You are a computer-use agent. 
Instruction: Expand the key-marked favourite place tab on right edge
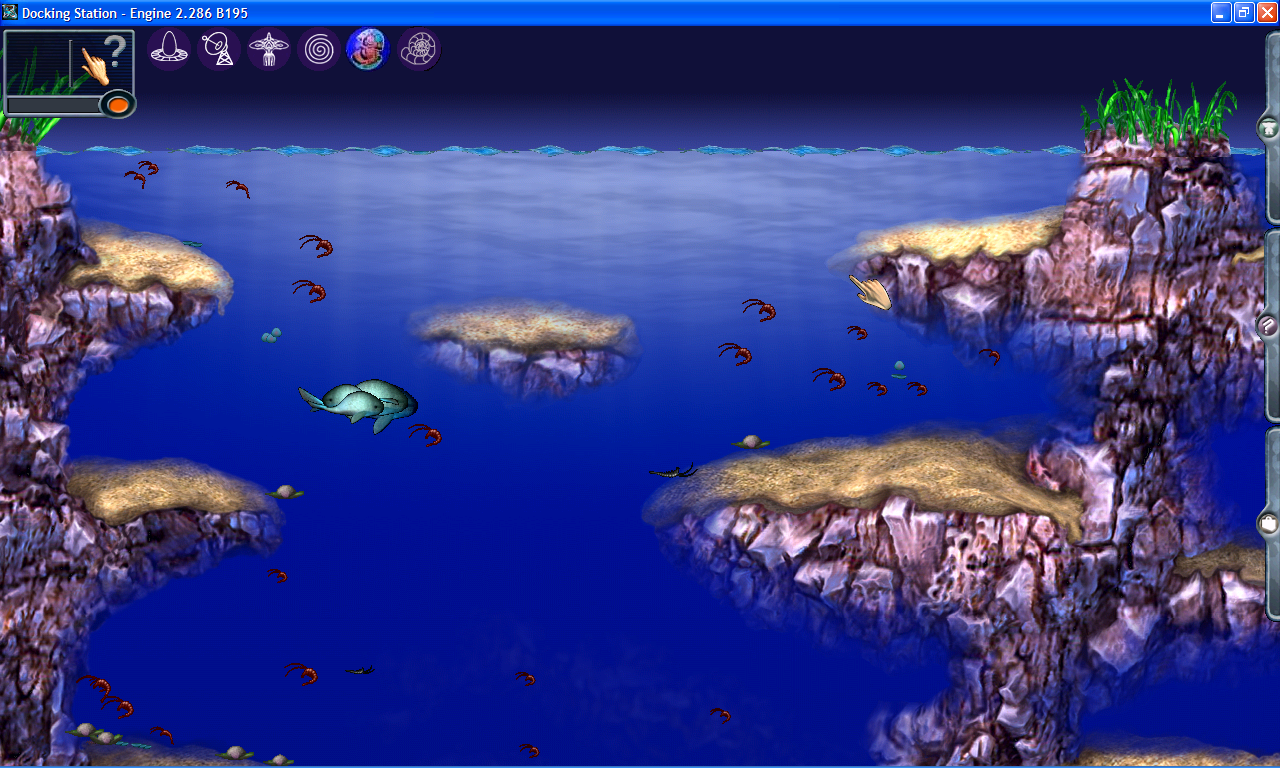1268,328
